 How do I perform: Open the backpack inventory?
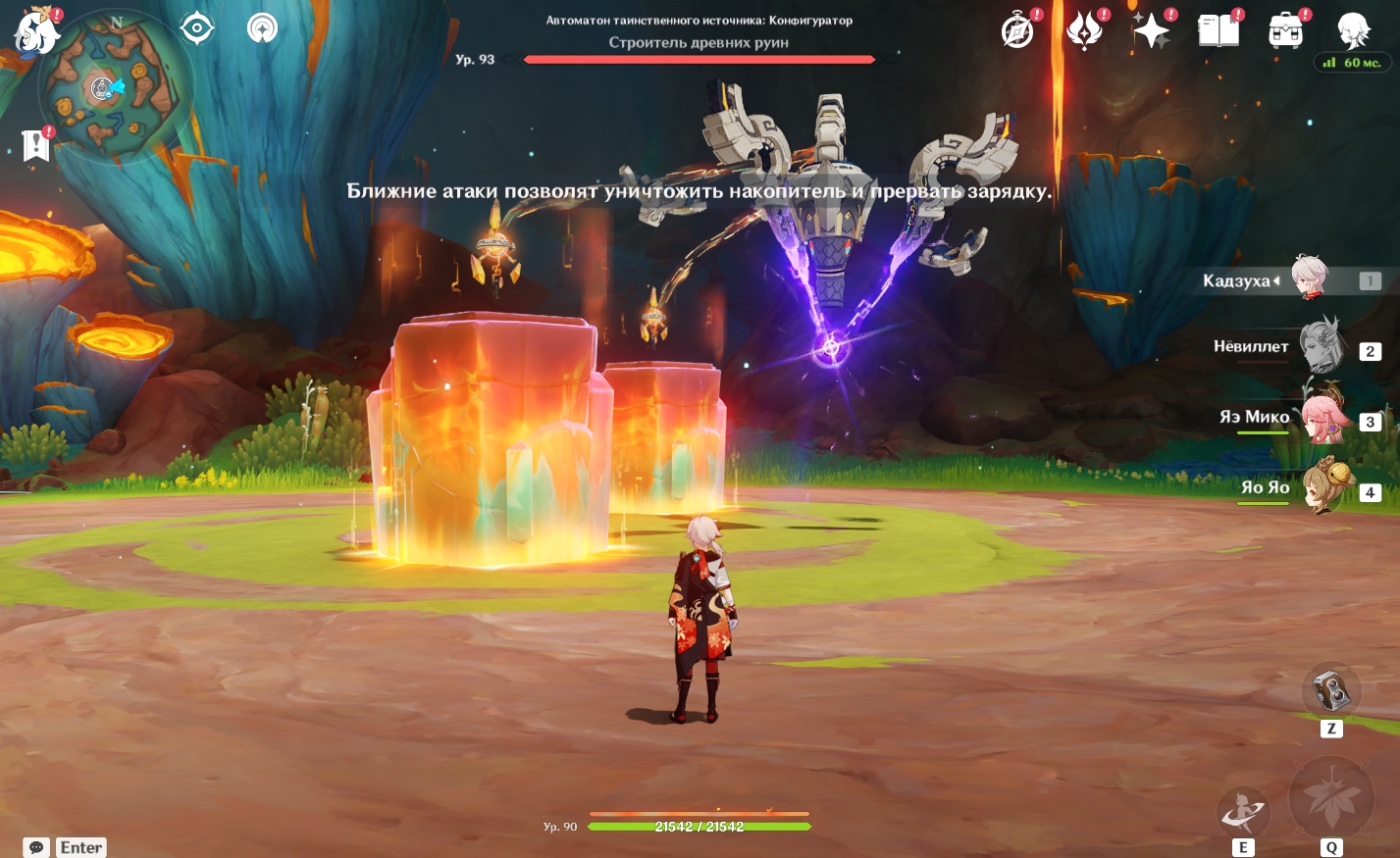point(1285,31)
